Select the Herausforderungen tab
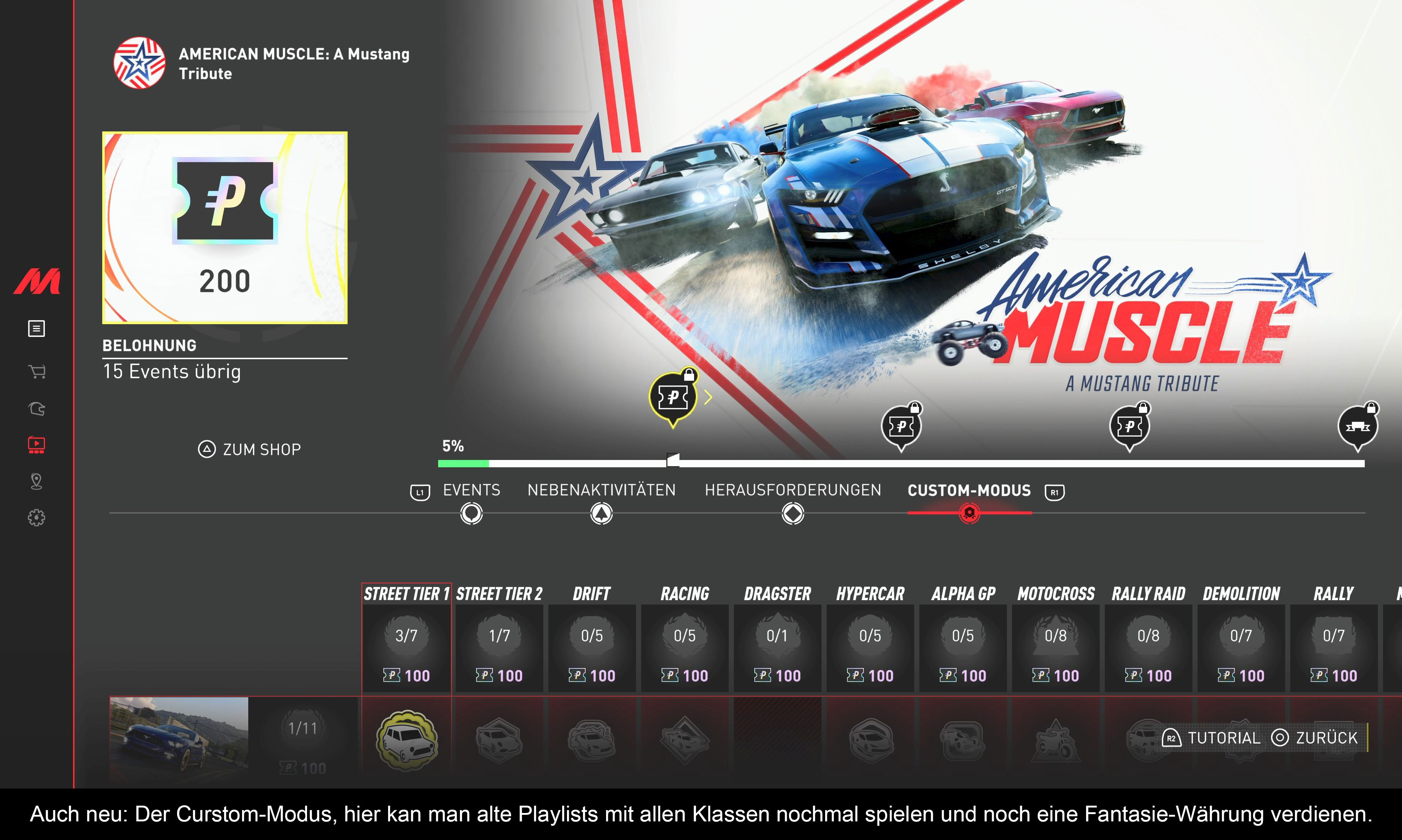 click(x=792, y=490)
